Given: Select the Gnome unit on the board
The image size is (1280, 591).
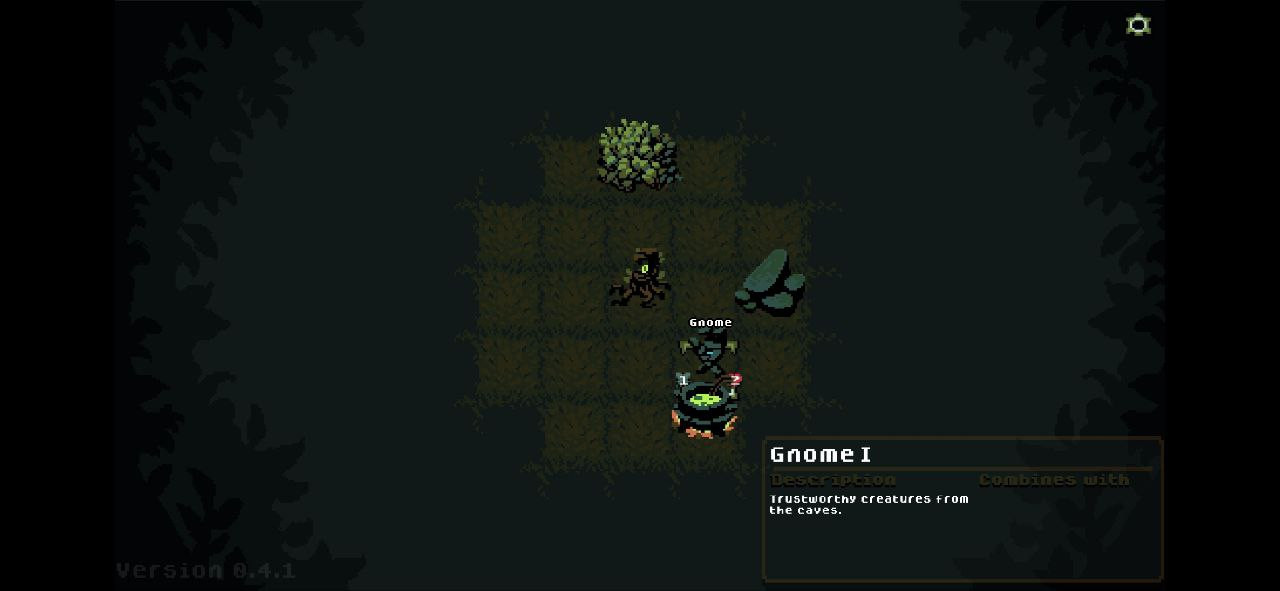Looking at the screenshot, I should click(x=708, y=352).
